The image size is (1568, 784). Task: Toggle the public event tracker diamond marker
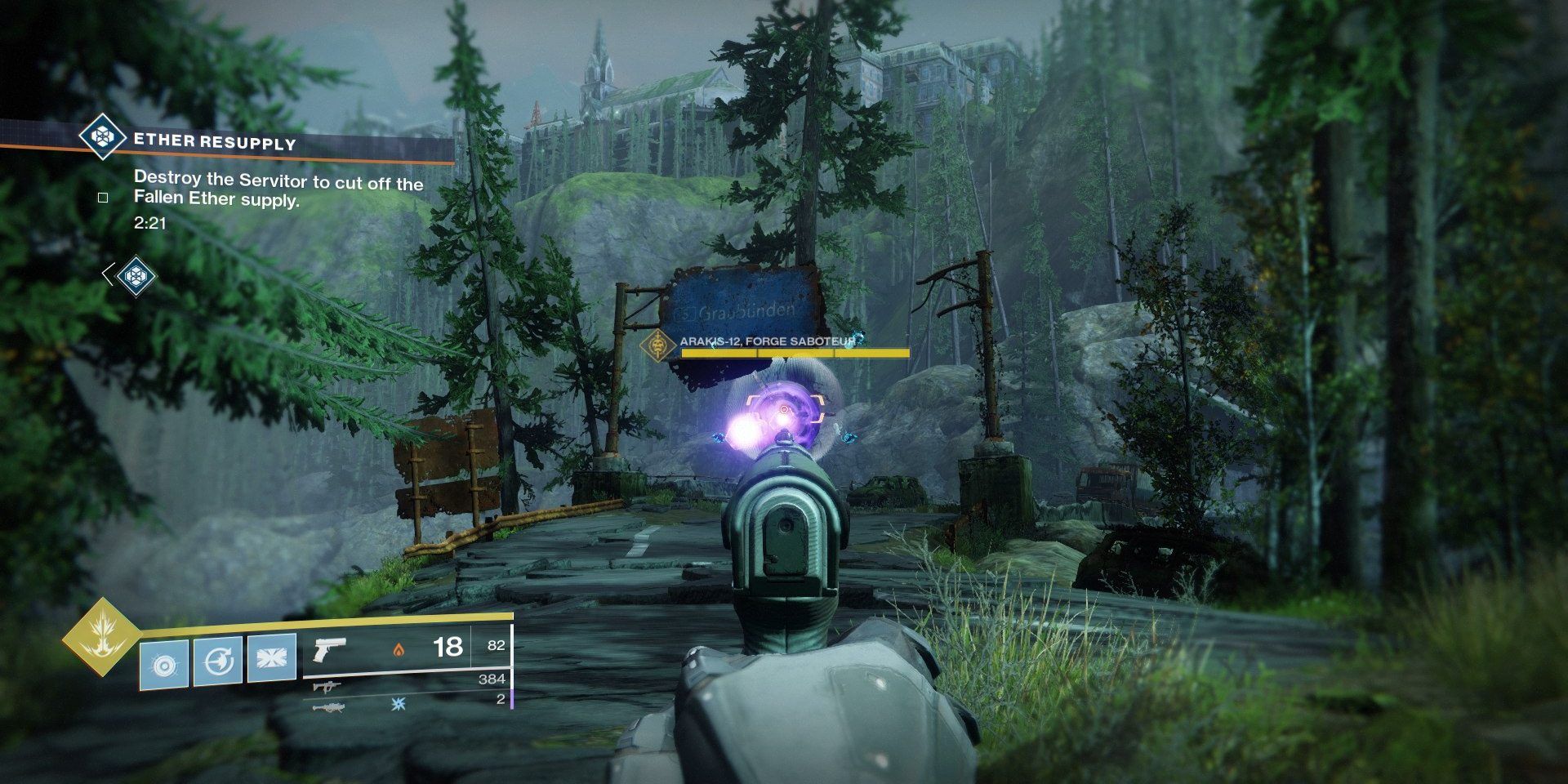point(136,278)
